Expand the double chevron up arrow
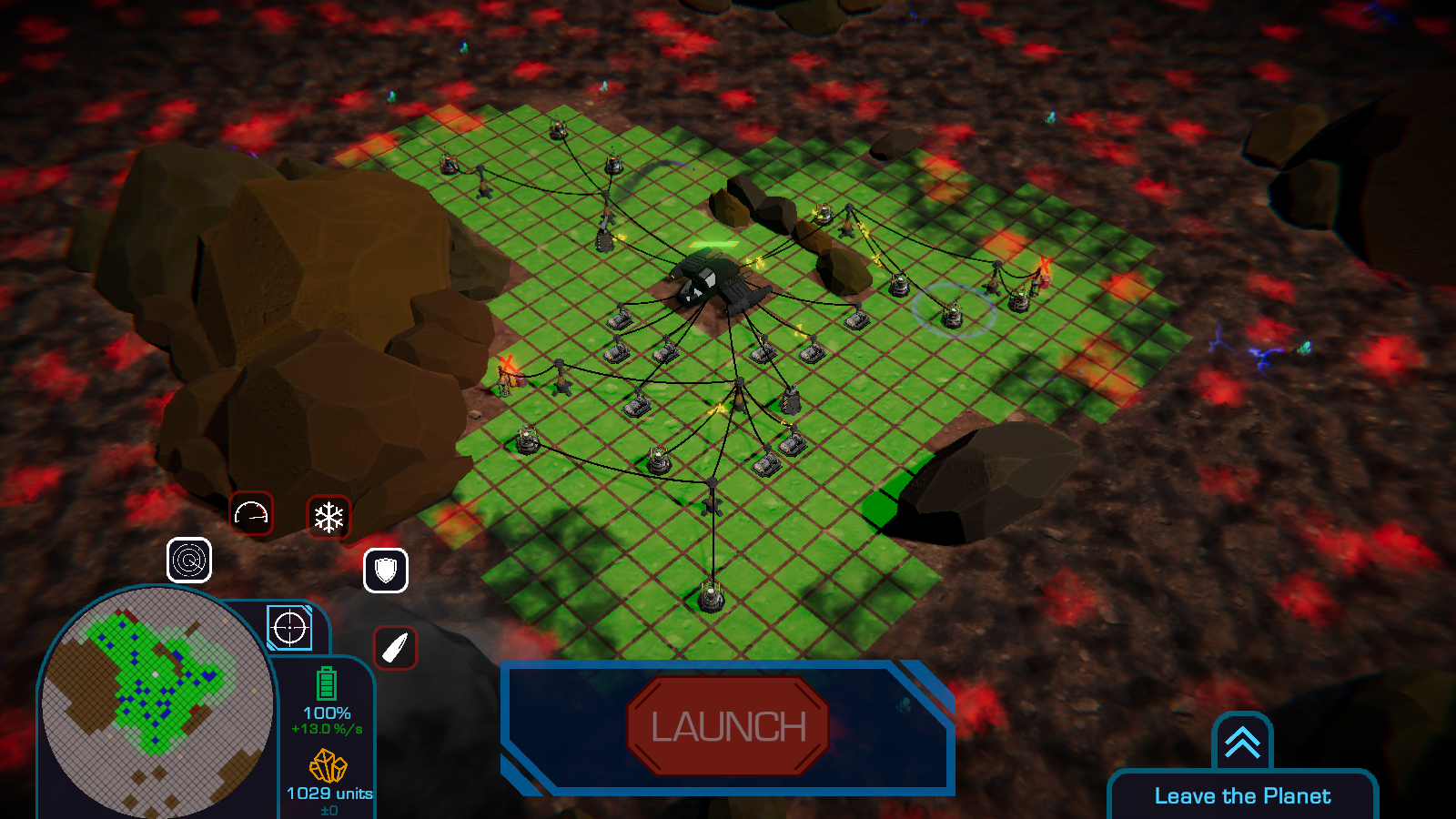The height and width of the screenshot is (819, 1456). [x=1242, y=743]
